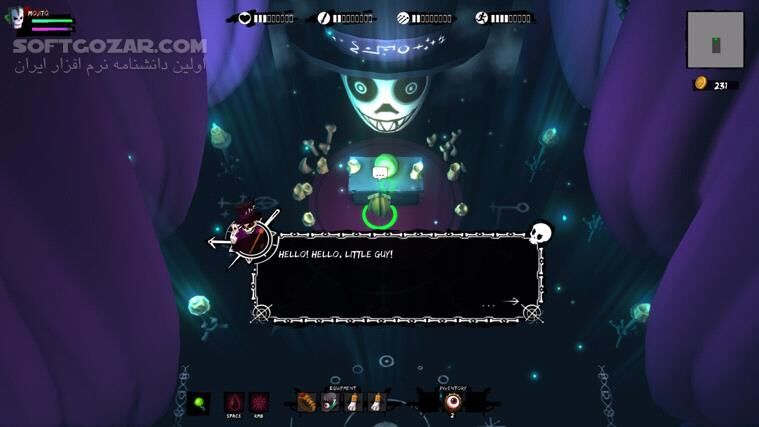Select the orange striped equipment slot

[307, 402]
